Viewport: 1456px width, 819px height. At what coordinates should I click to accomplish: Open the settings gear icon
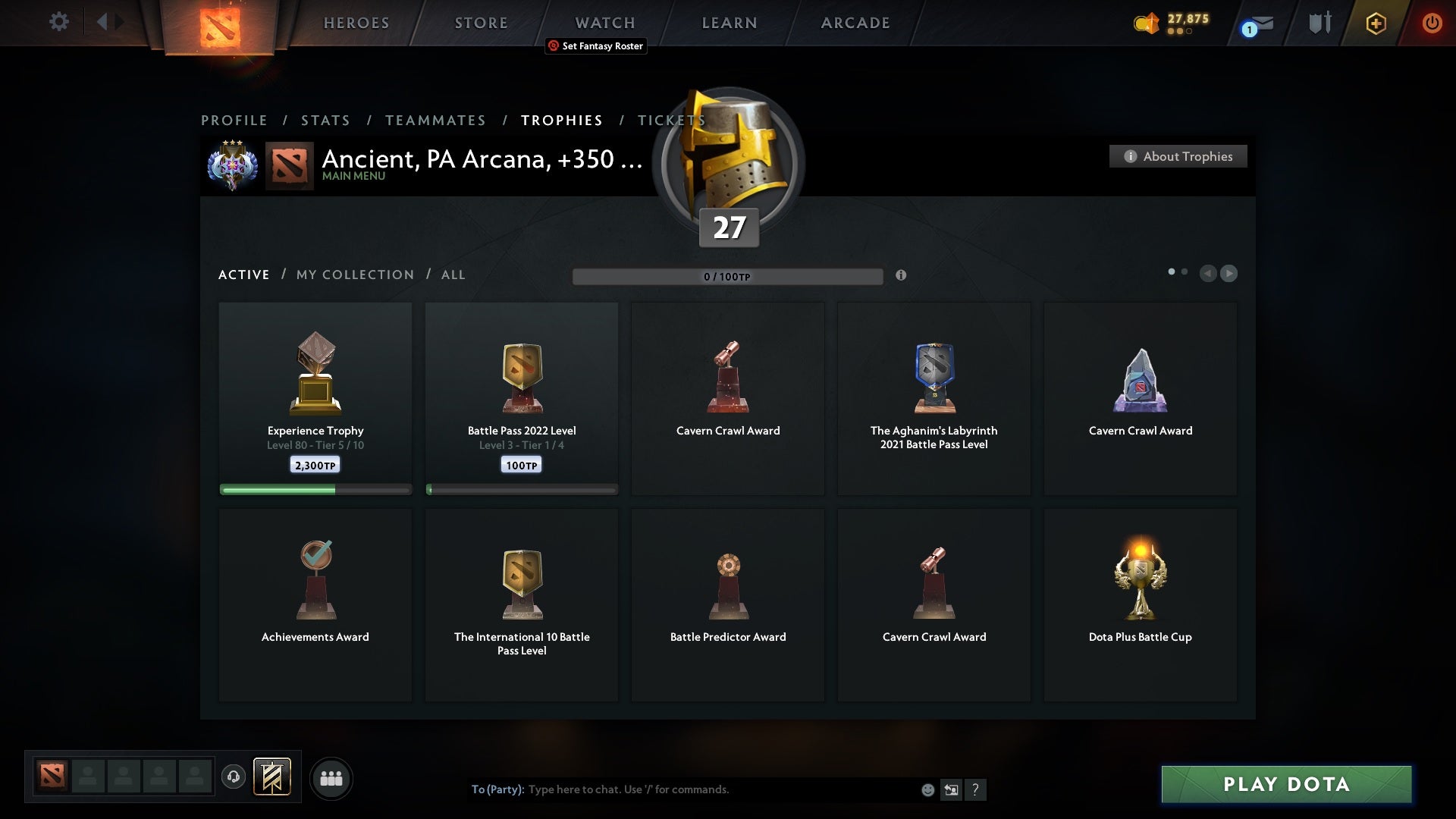(x=59, y=23)
